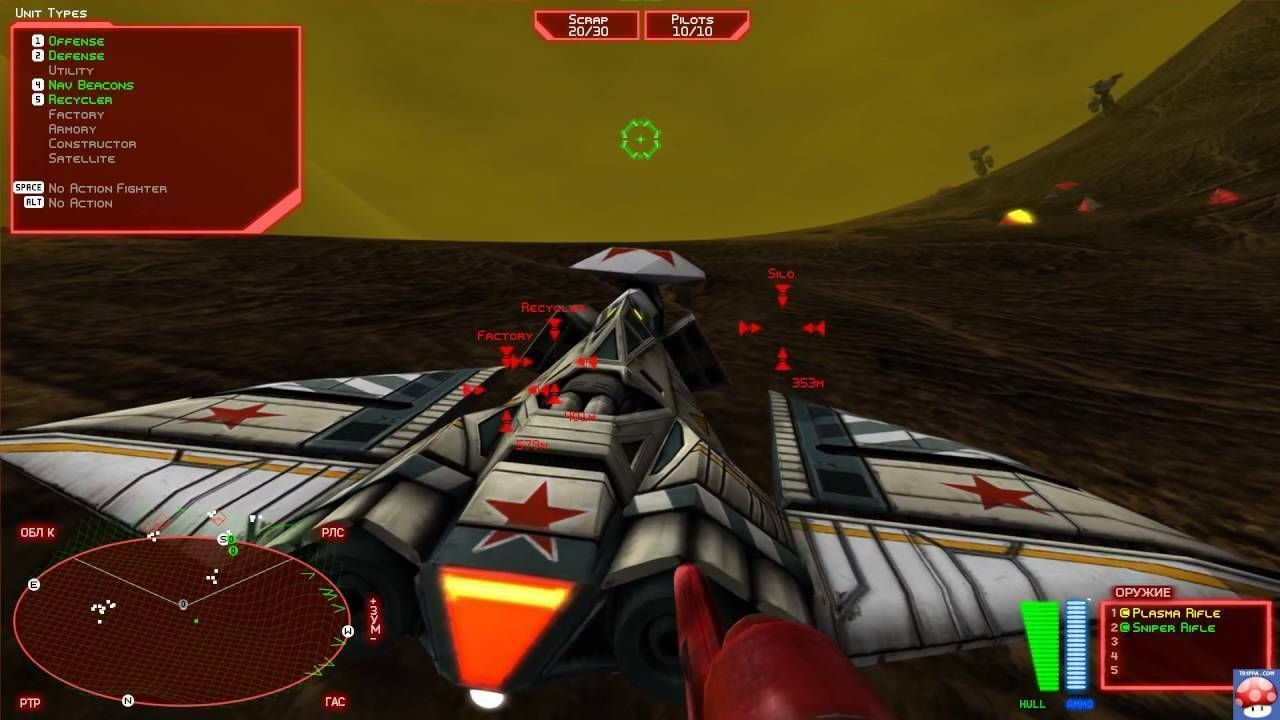Switch to the Sniper Rifle weapon
This screenshot has height=720, width=1280.
coord(1173,628)
